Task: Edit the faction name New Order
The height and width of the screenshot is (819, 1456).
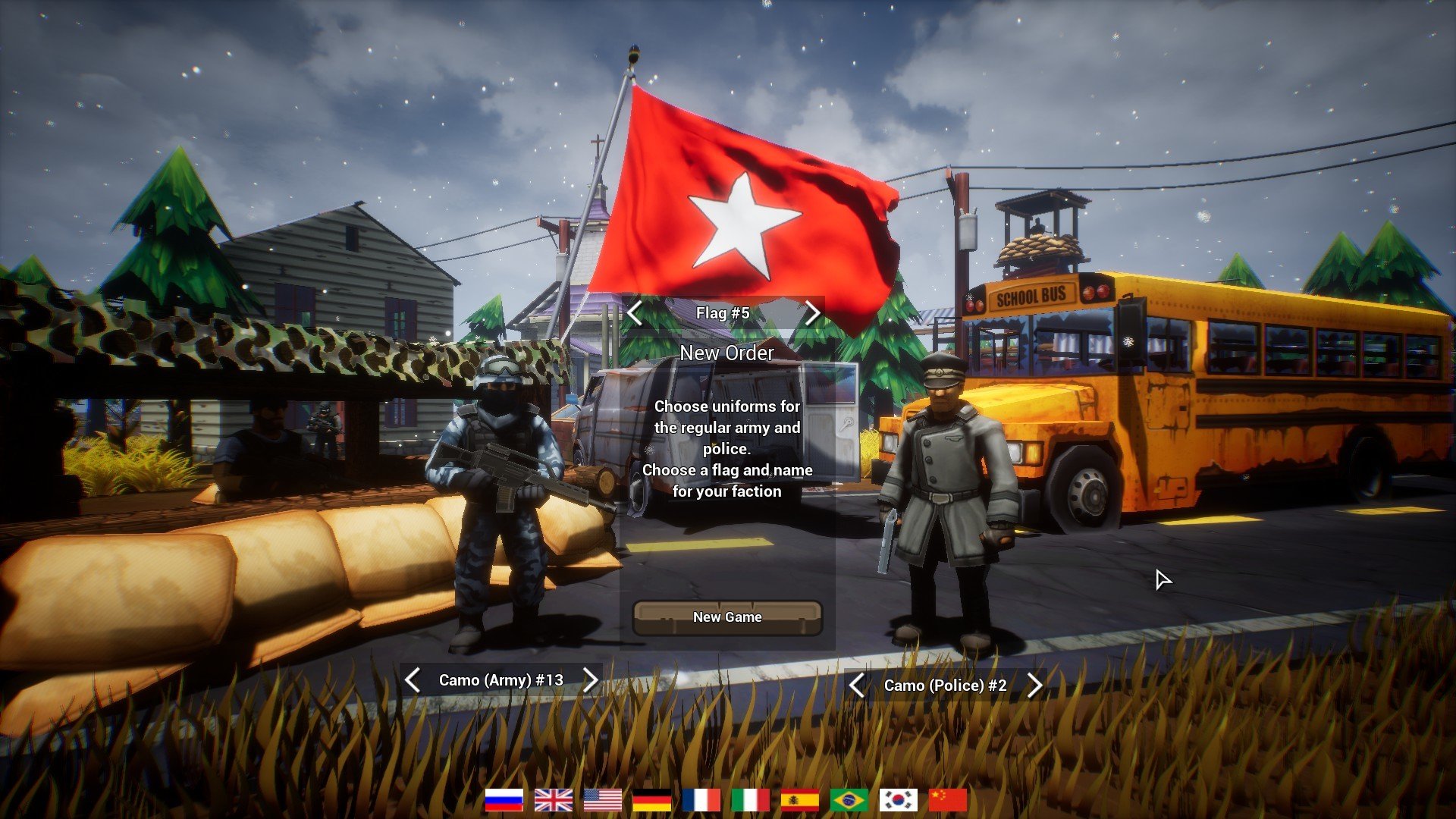Action: (726, 353)
